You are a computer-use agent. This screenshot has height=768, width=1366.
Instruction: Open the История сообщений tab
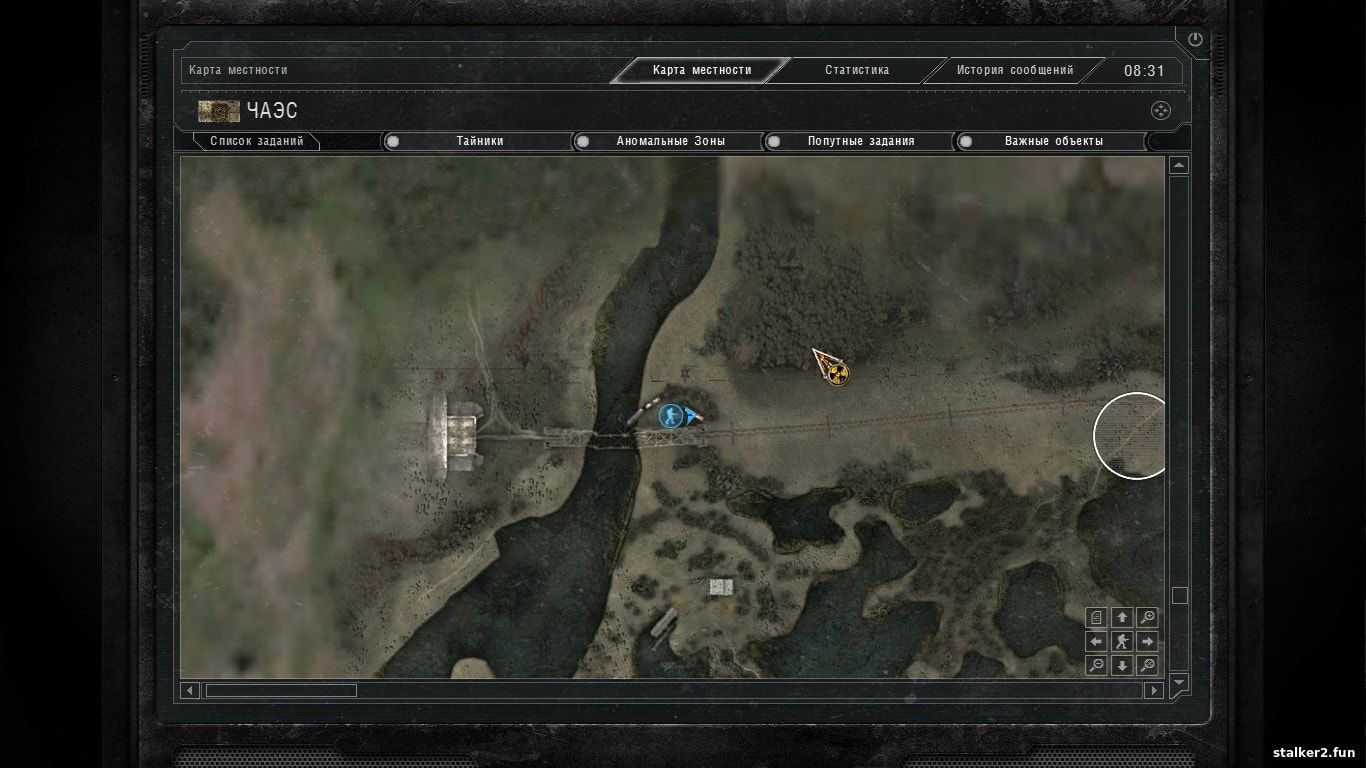point(1014,70)
